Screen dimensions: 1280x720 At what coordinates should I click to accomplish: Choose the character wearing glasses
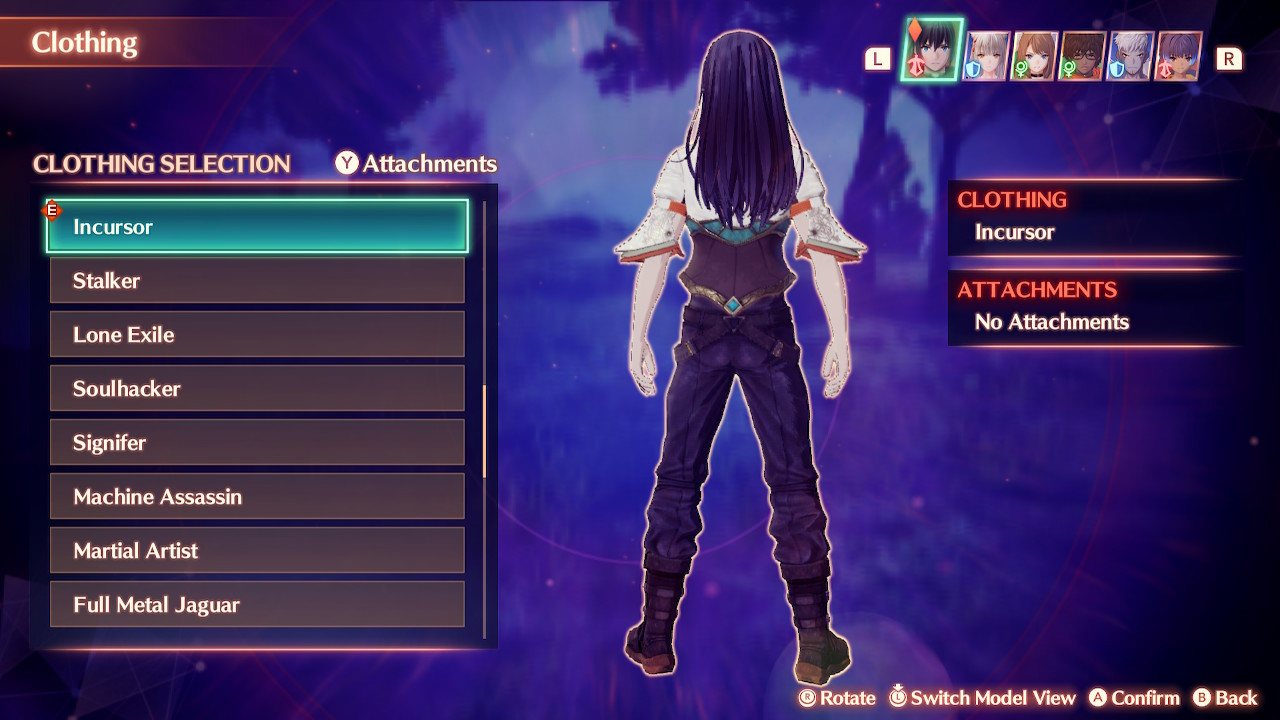[1082, 57]
